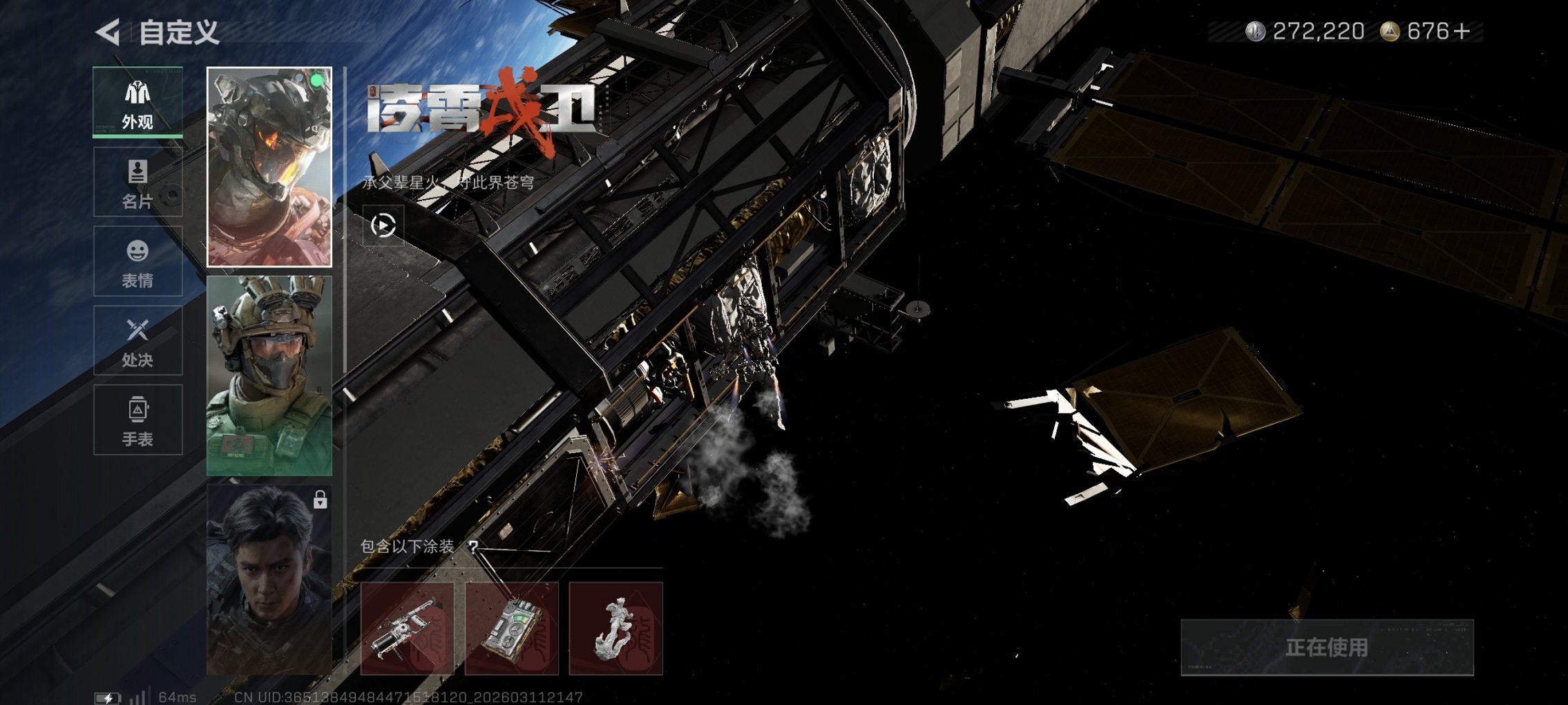Click the 正在使用 in-use button
The height and width of the screenshot is (705, 1568).
tap(1326, 648)
